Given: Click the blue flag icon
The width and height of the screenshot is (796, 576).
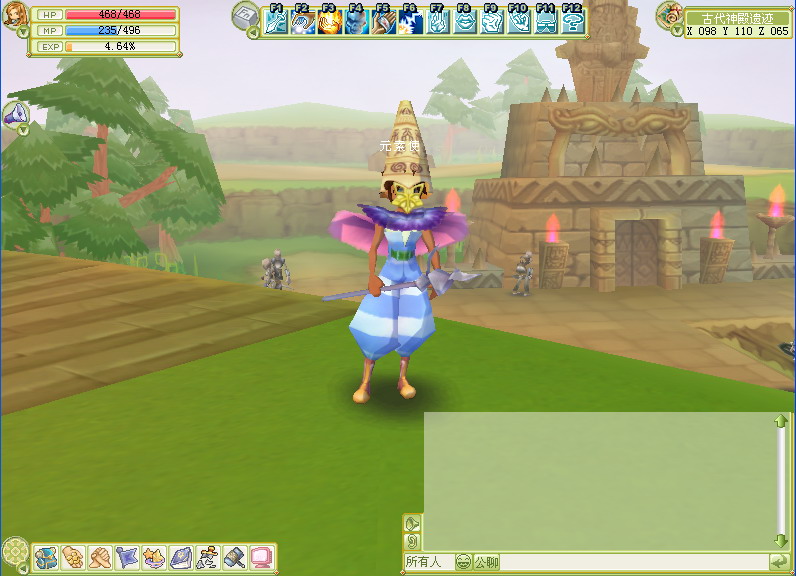Looking at the screenshot, I should pos(125,556).
